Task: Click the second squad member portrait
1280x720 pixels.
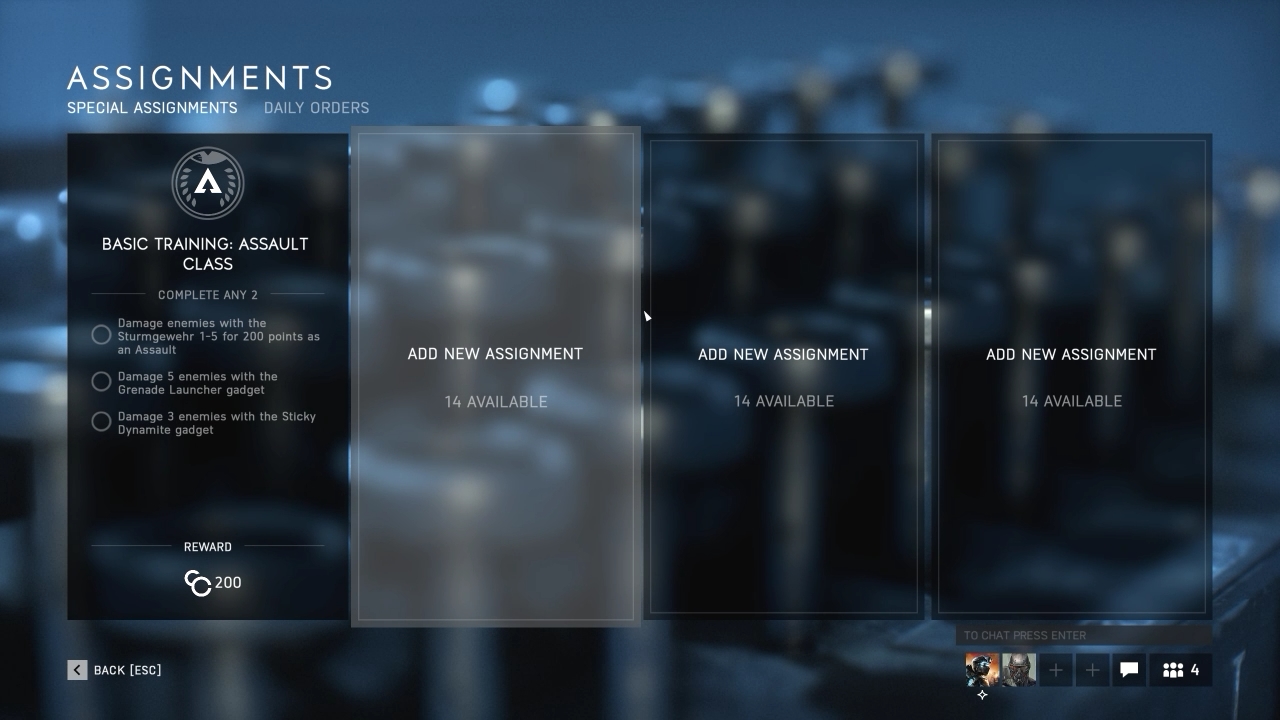Action: (1017, 670)
